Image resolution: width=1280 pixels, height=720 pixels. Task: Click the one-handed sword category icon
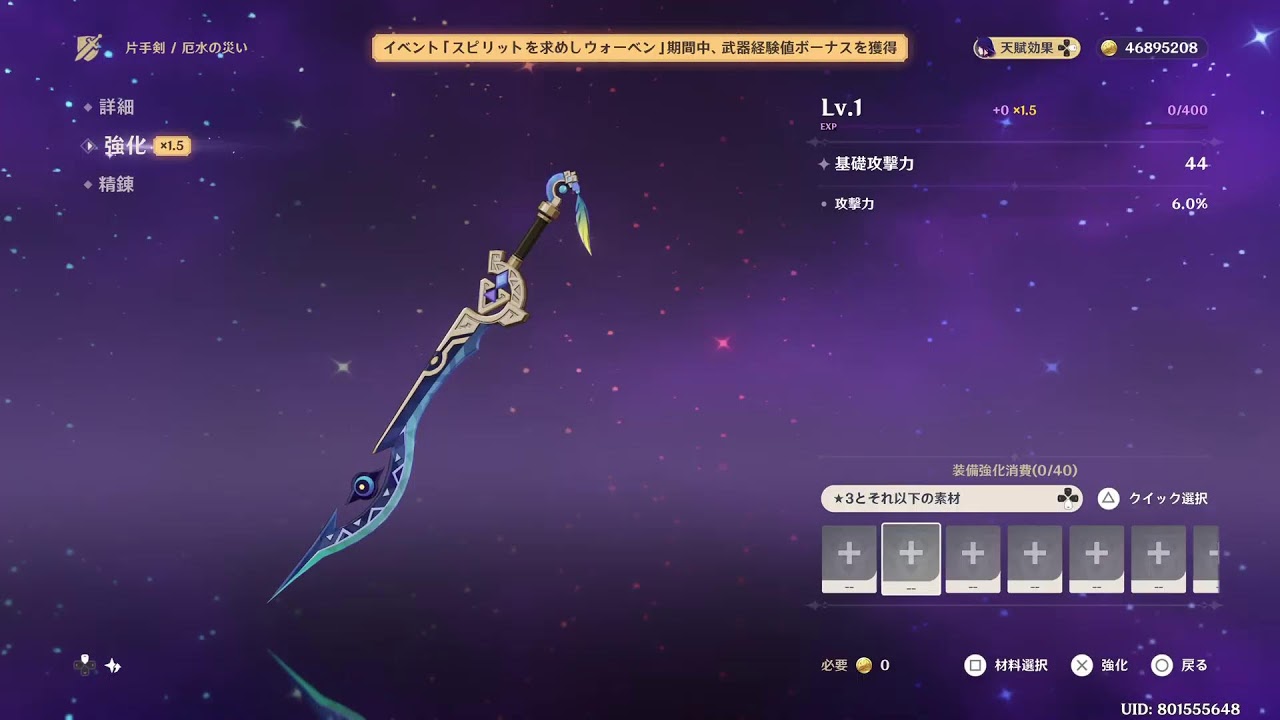pos(88,44)
